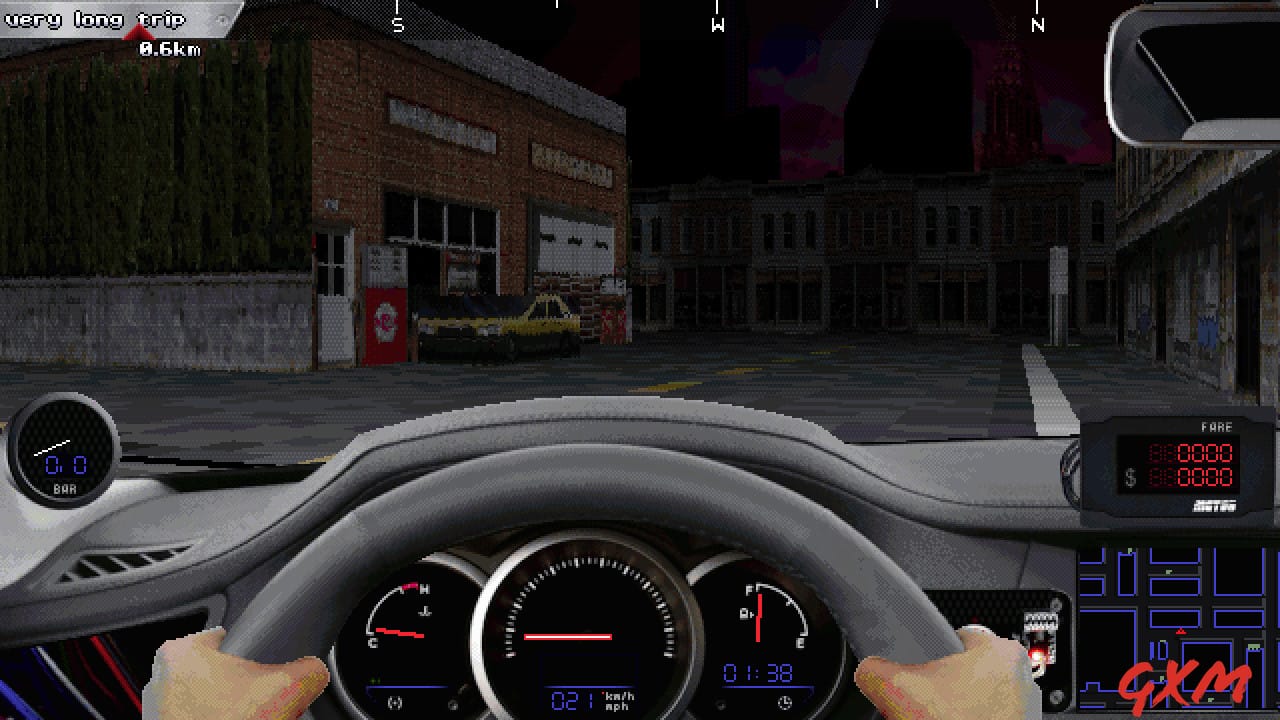Click the temperature gauge needle
This screenshot has height=720, width=1280.
398,633
